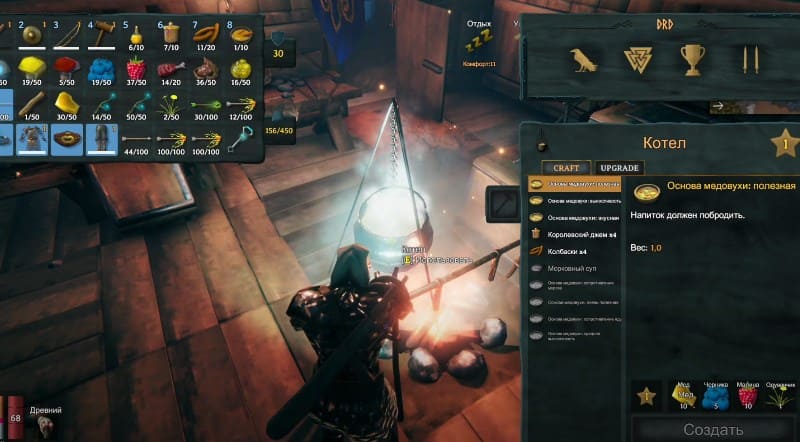This screenshot has width=800, height=442.
Task: Open the raven icon panel
Action: (583, 60)
